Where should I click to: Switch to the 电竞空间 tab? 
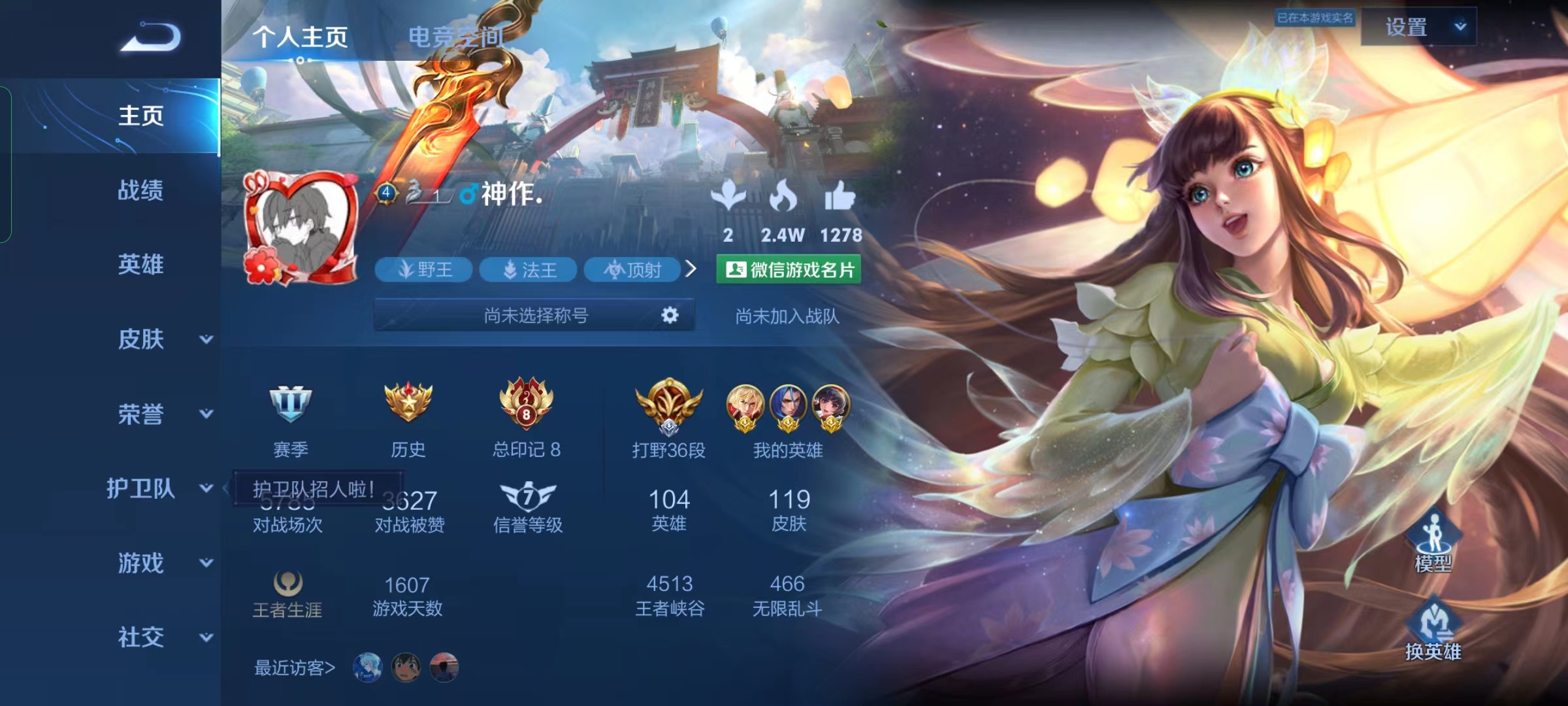[x=455, y=37]
